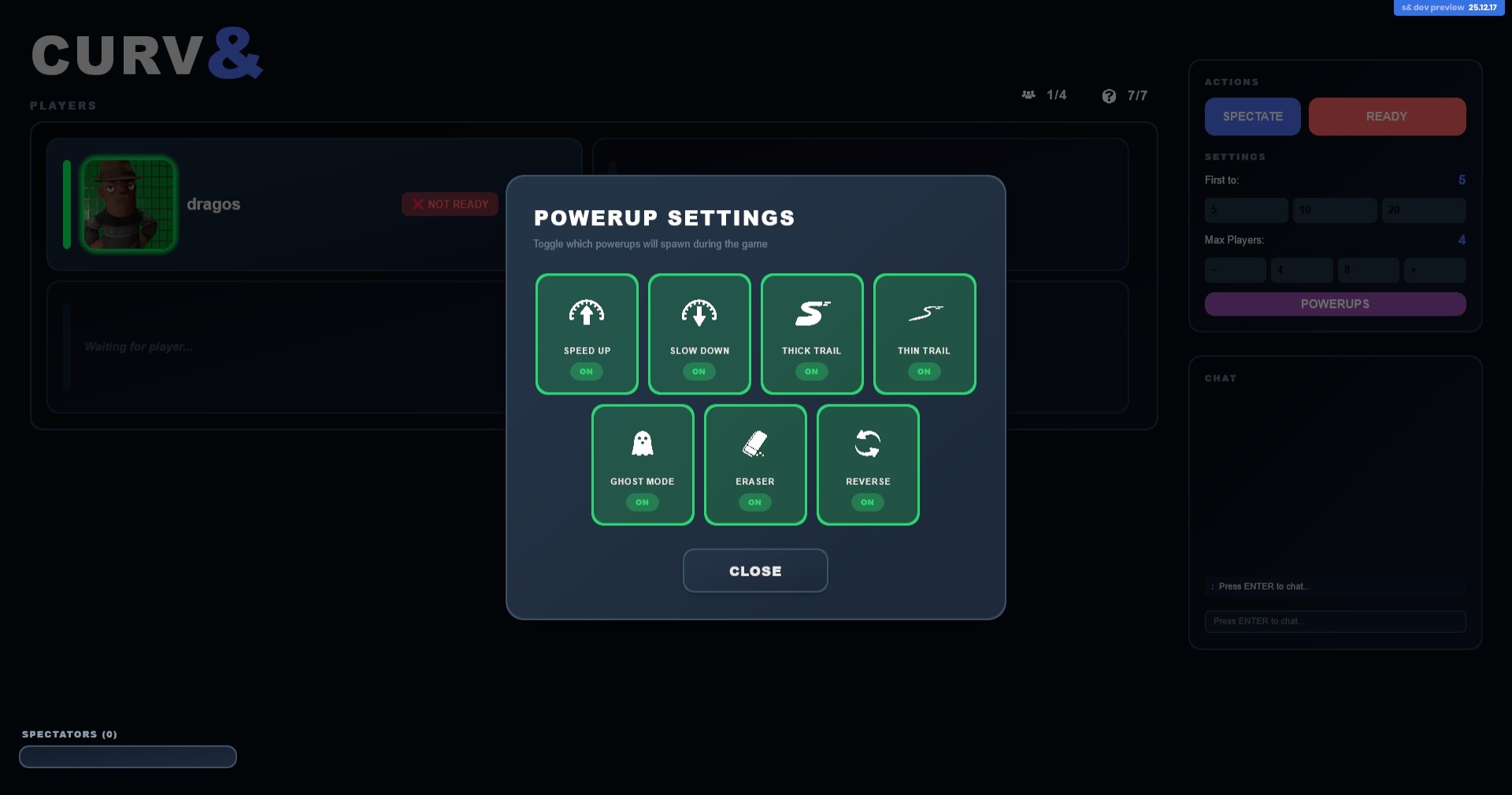The height and width of the screenshot is (795, 1512).
Task: Toggle Ghost Mode powerup tile
Action: click(x=643, y=464)
